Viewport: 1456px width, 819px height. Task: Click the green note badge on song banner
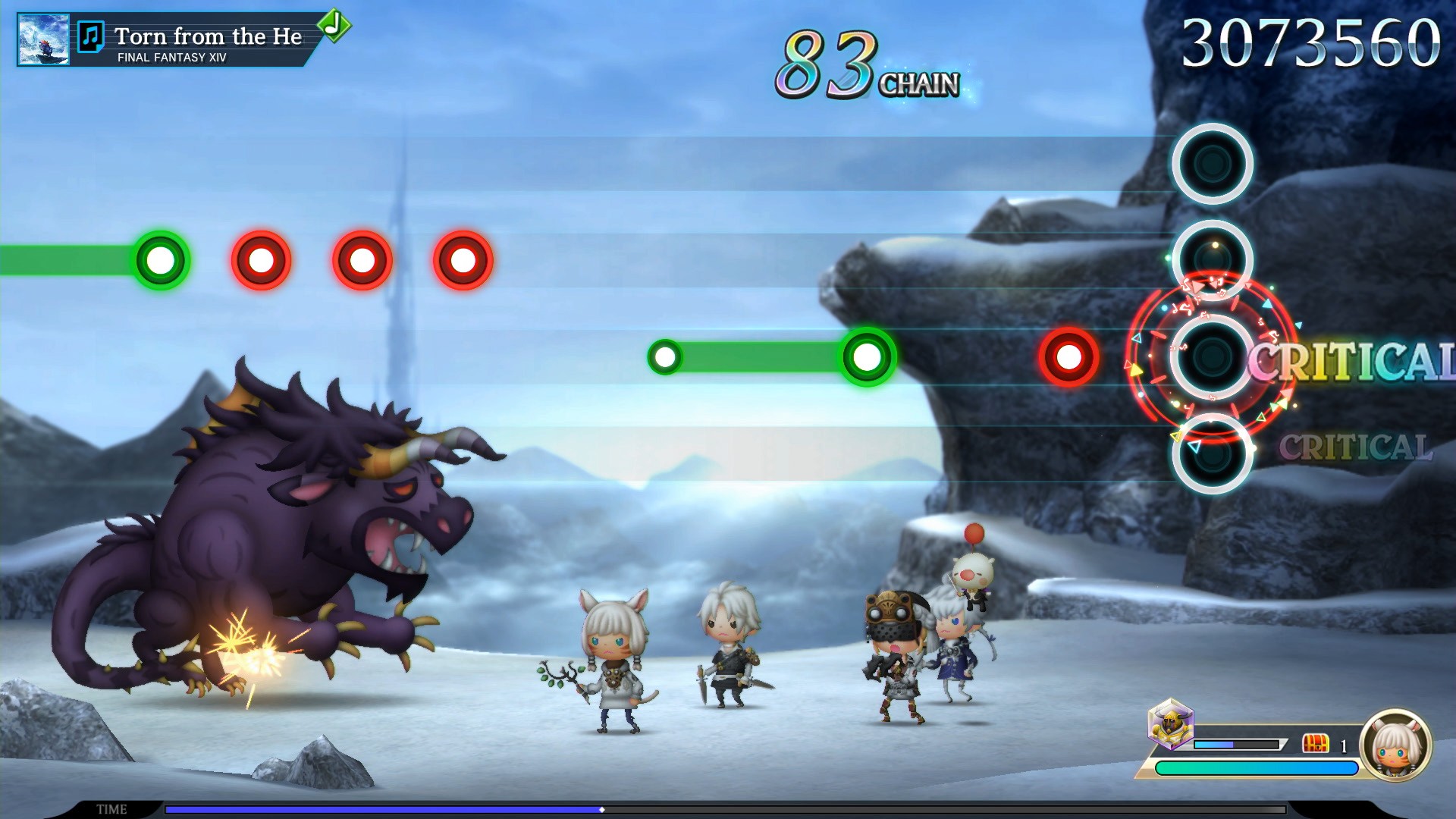click(x=334, y=25)
